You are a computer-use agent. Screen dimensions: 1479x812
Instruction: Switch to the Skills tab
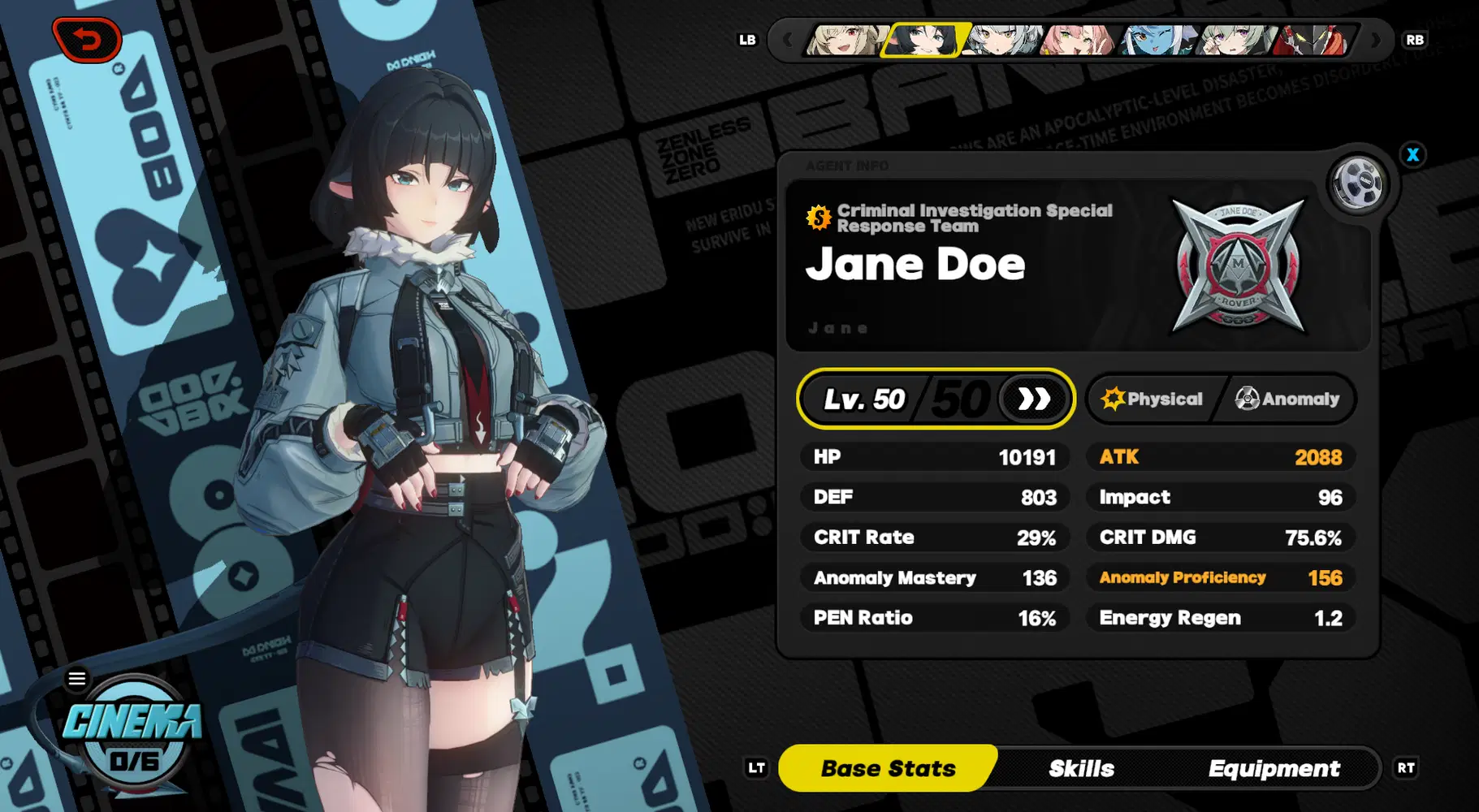[x=1082, y=767]
